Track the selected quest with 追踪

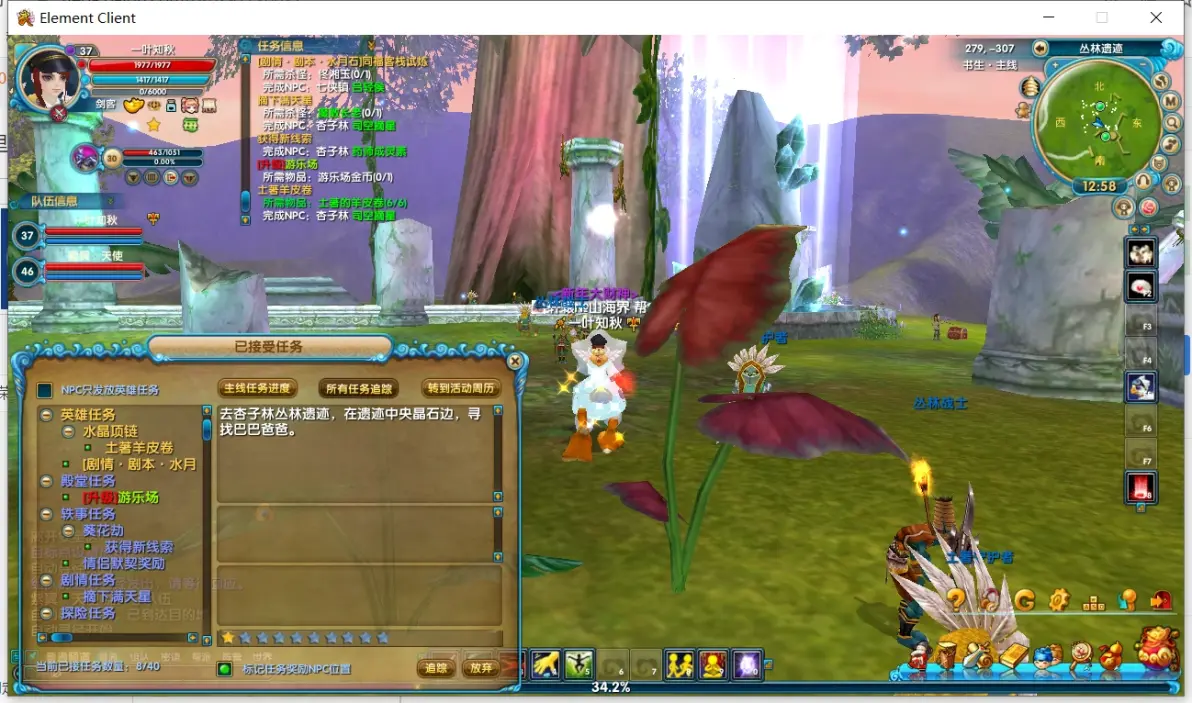(436, 667)
